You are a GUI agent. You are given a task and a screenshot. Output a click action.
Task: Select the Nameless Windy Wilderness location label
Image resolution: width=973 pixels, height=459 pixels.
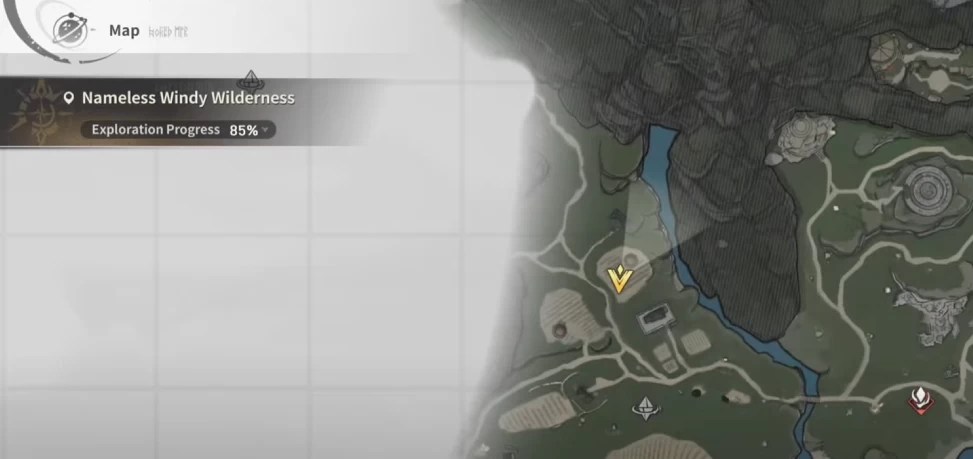pyautogui.click(x=187, y=98)
